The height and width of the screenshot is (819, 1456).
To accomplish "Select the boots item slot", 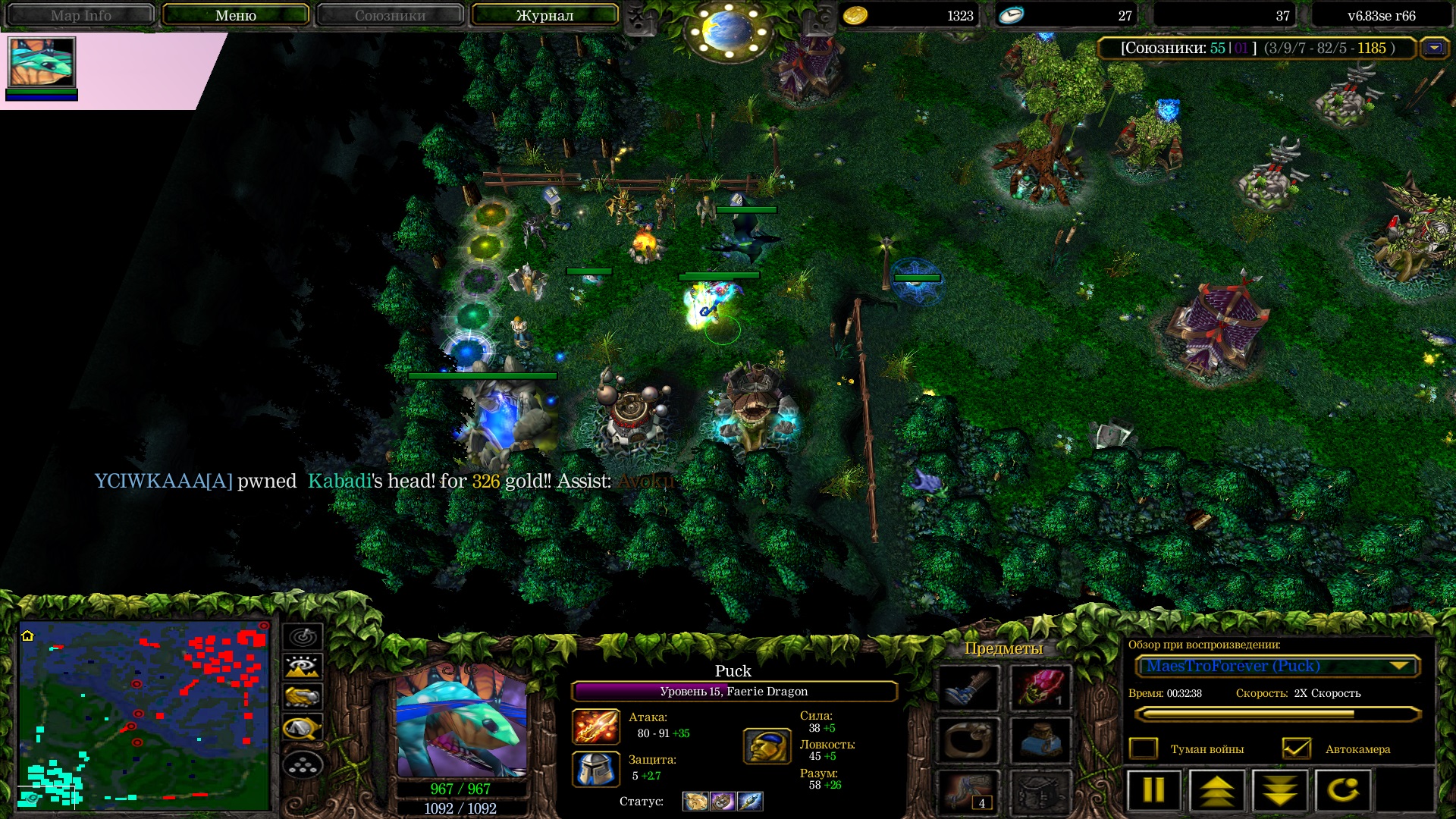I will tap(968, 689).
